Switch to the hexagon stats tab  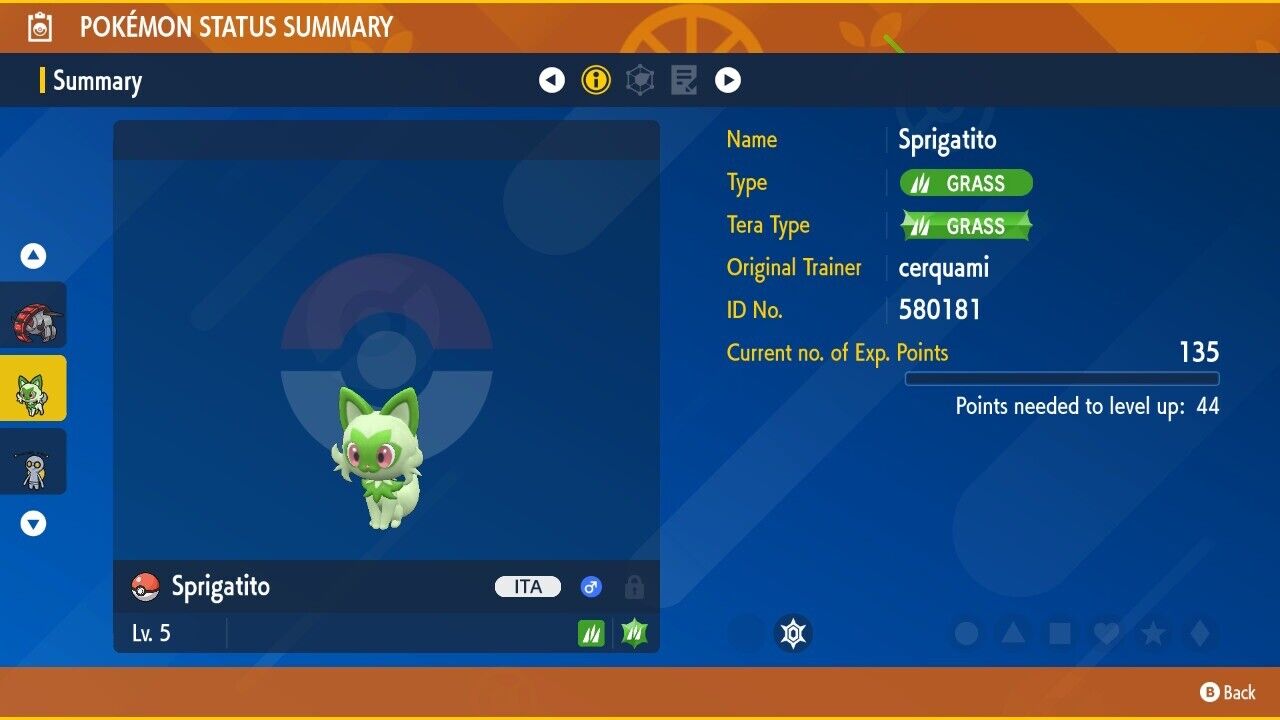(640, 80)
